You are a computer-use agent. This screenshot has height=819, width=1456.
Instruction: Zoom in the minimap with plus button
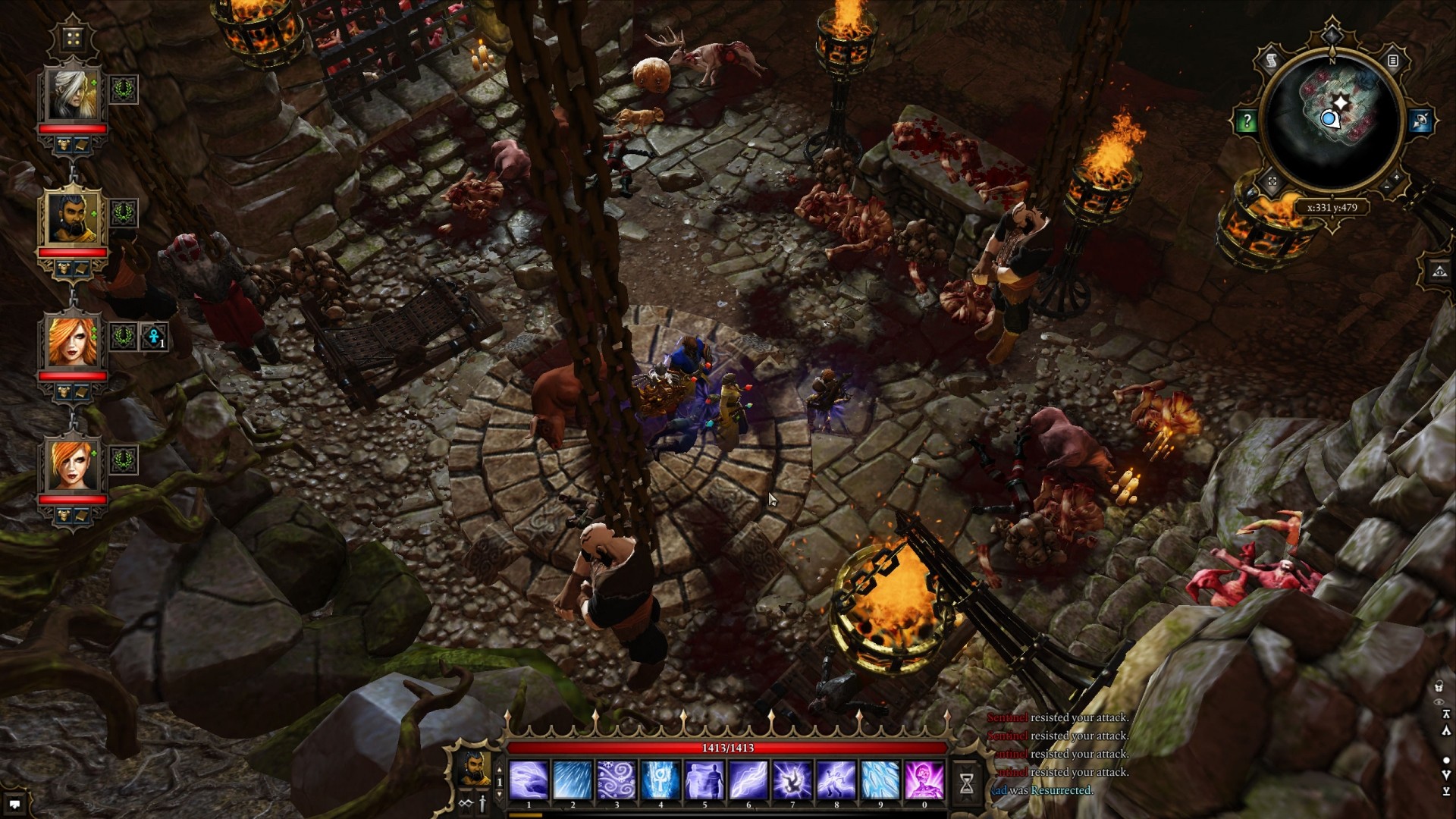click(x=1397, y=177)
